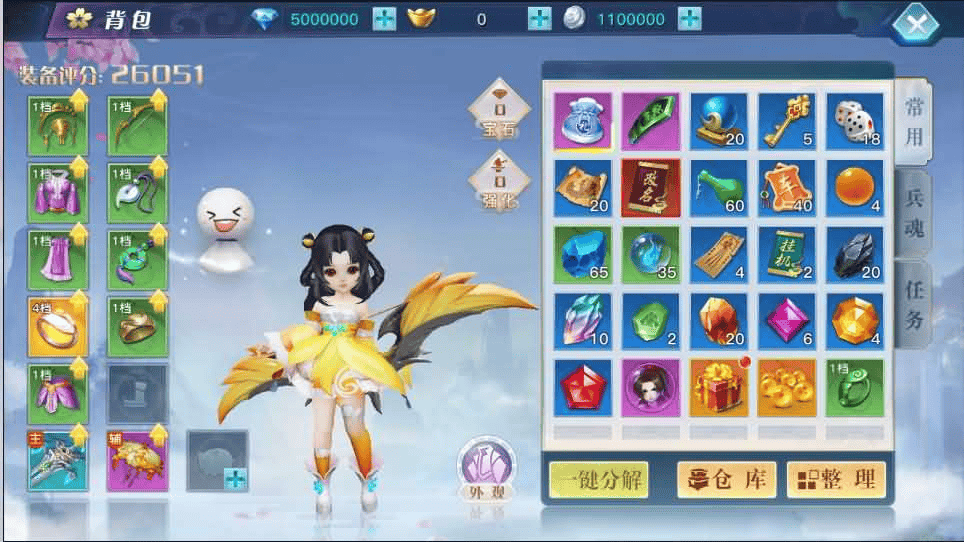Select the dice item in the bag
Image resolution: width=964 pixels, height=542 pixels.
click(x=854, y=122)
